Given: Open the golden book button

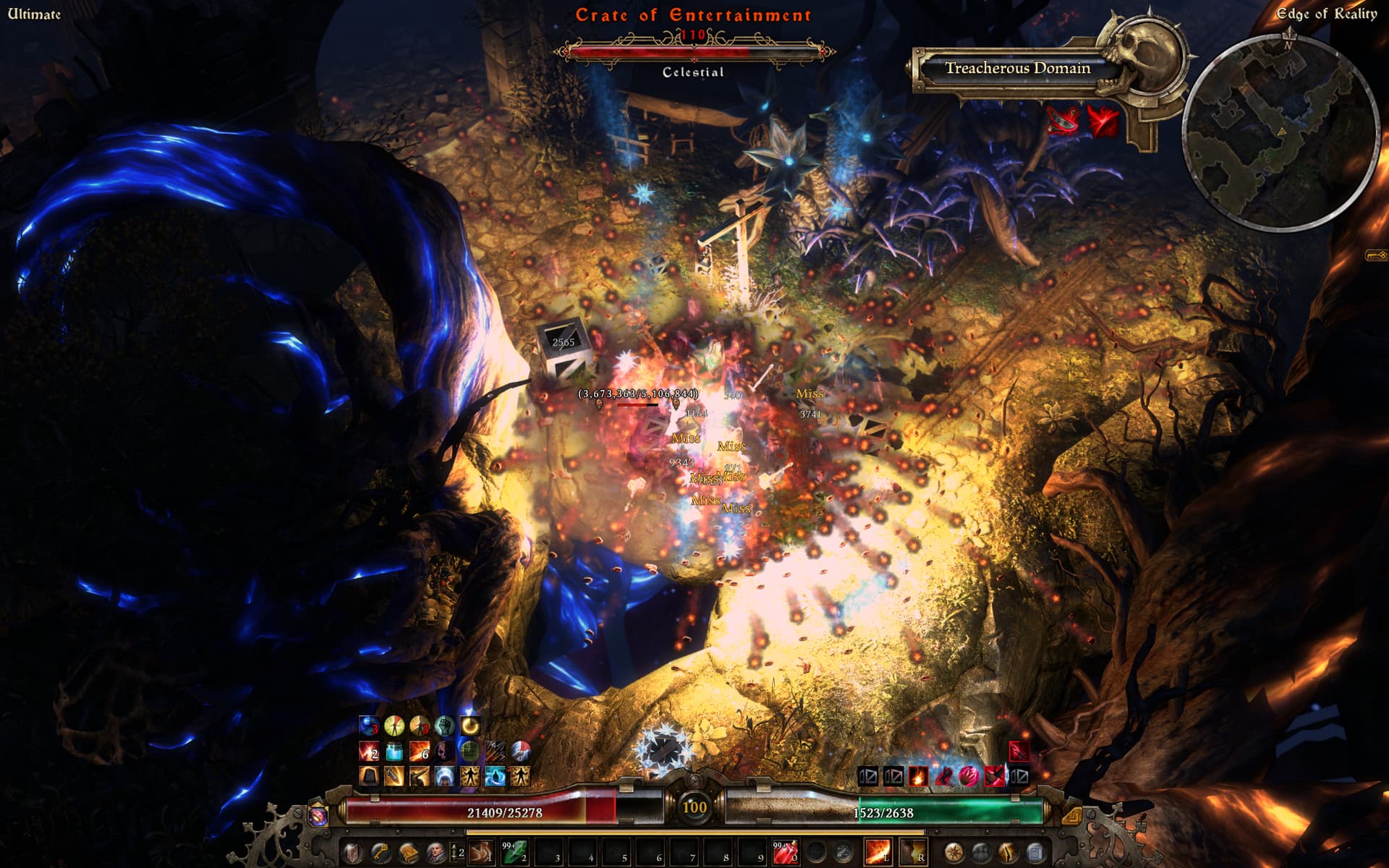Looking at the screenshot, I should 409,853.
